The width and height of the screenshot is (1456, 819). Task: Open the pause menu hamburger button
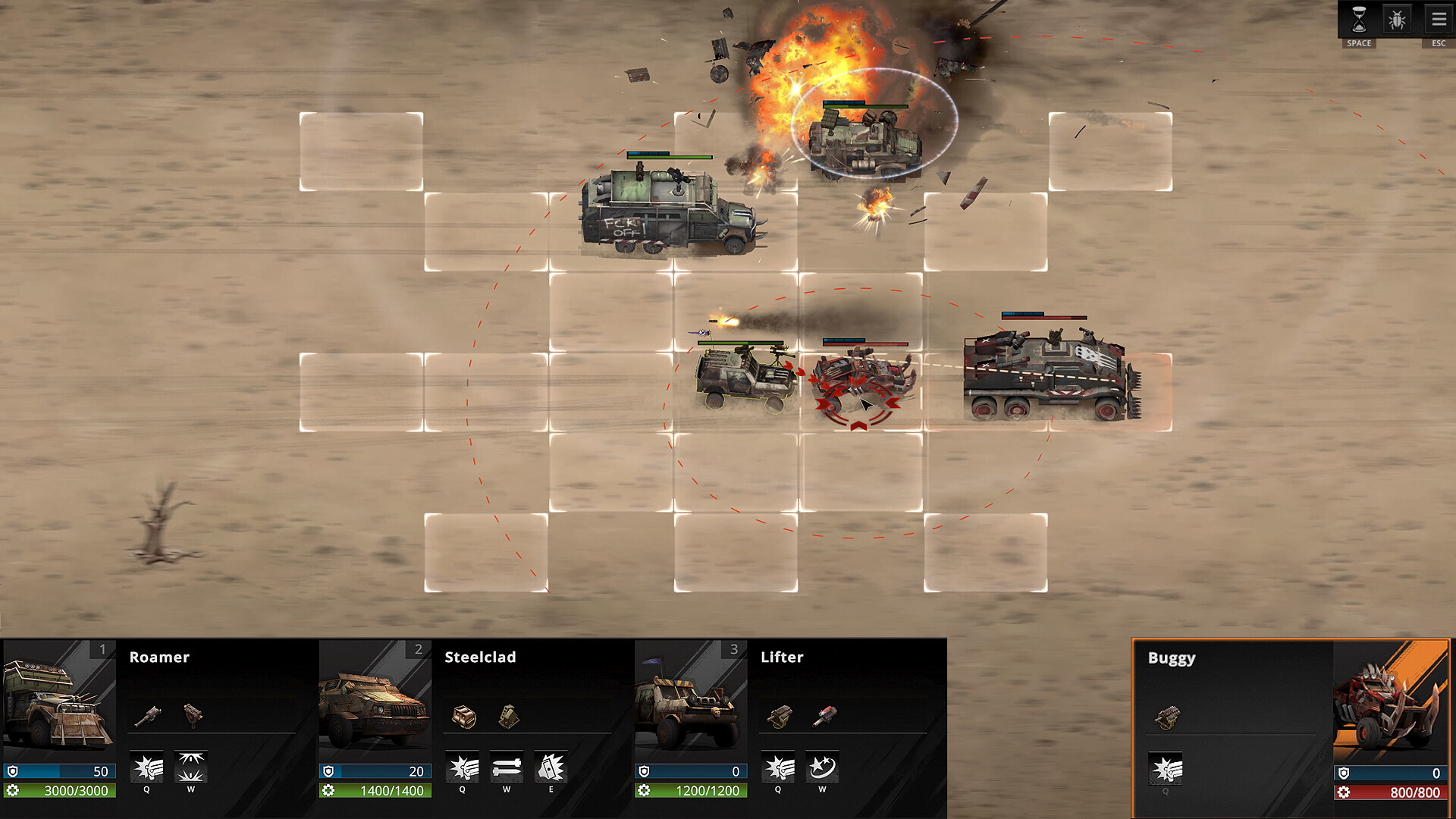[x=1439, y=19]
